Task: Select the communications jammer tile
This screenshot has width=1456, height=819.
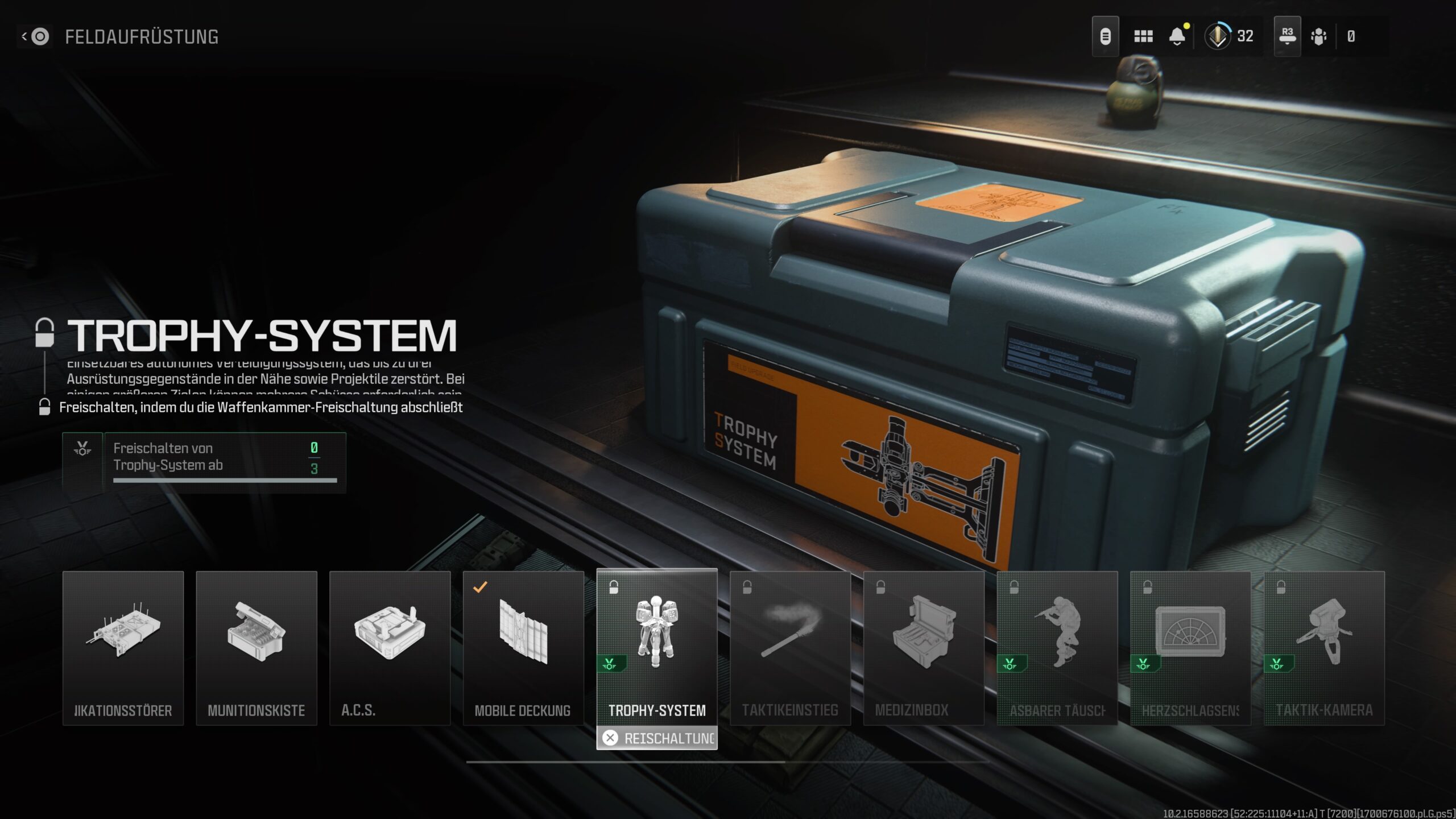Action: 123,648
